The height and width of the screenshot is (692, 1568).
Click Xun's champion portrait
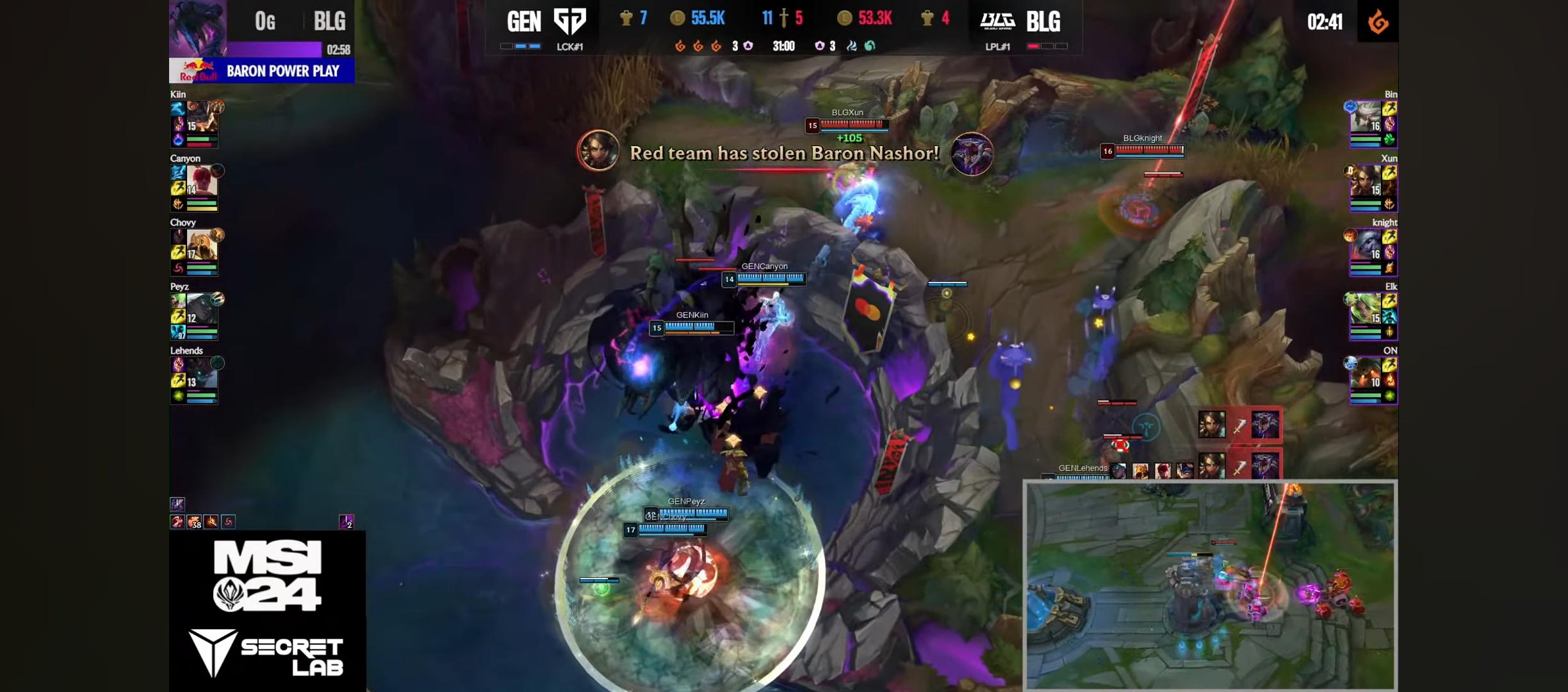pos(1365,181)
